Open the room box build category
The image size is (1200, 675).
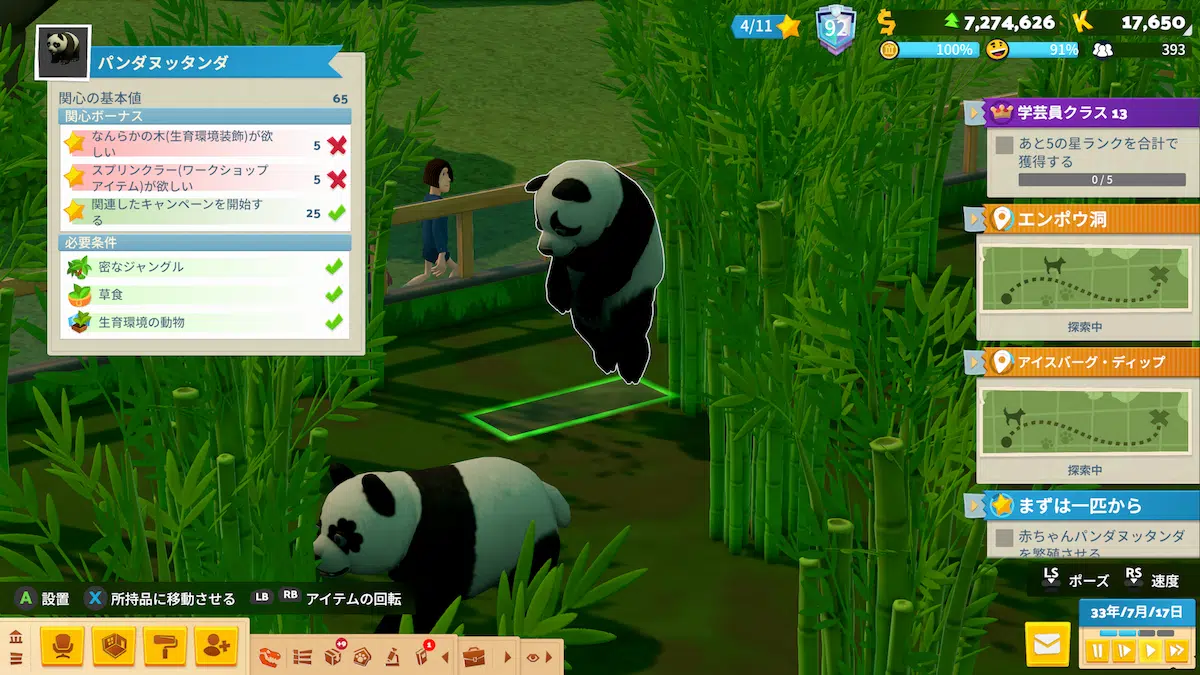coord(113,647)
